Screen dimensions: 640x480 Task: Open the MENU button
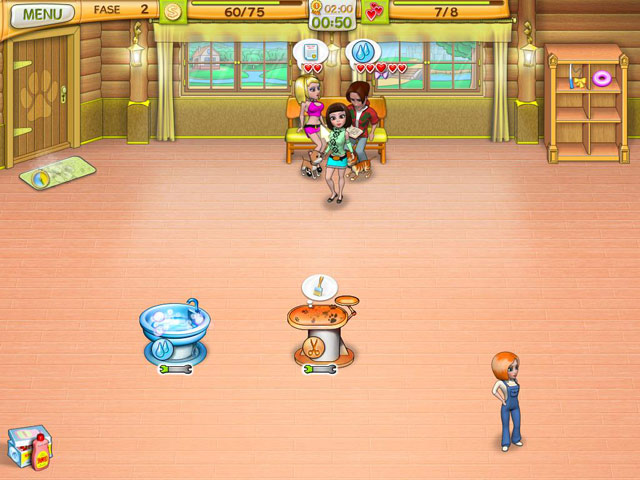tap(41, 14)
